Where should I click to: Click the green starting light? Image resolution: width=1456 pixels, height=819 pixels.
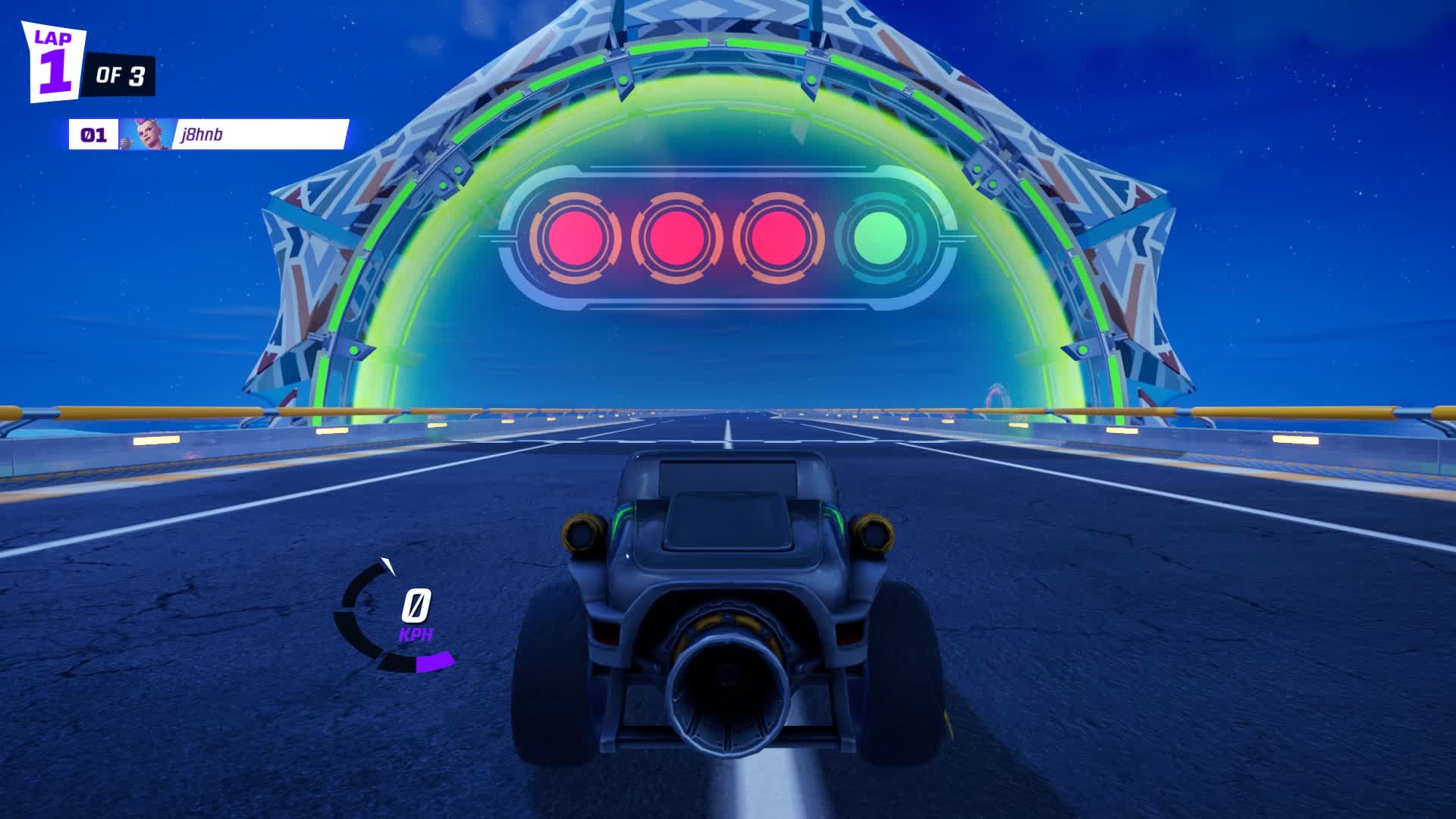(x=881, y=237)
